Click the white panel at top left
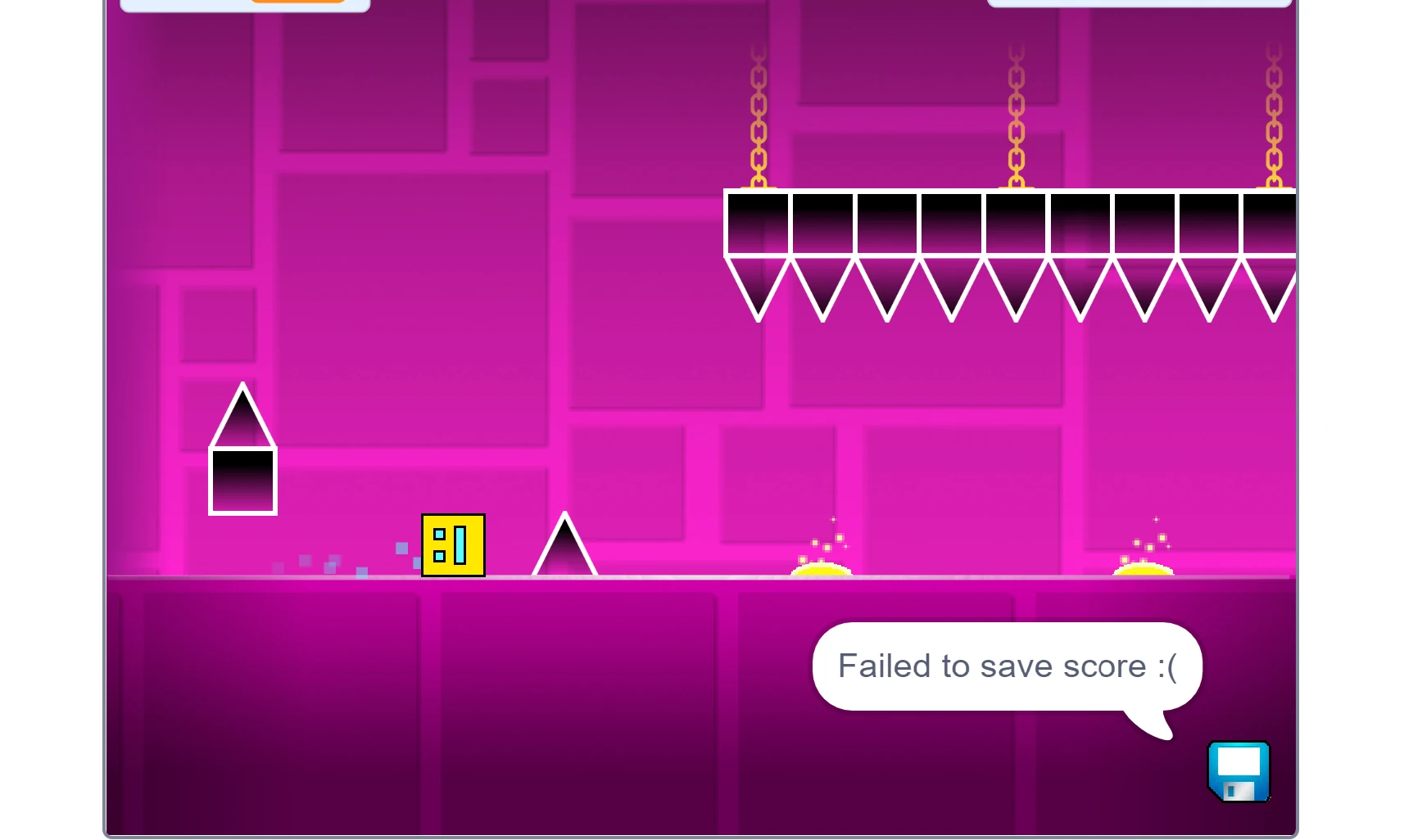The image size is (1404, 840). [x=244, y=4]
